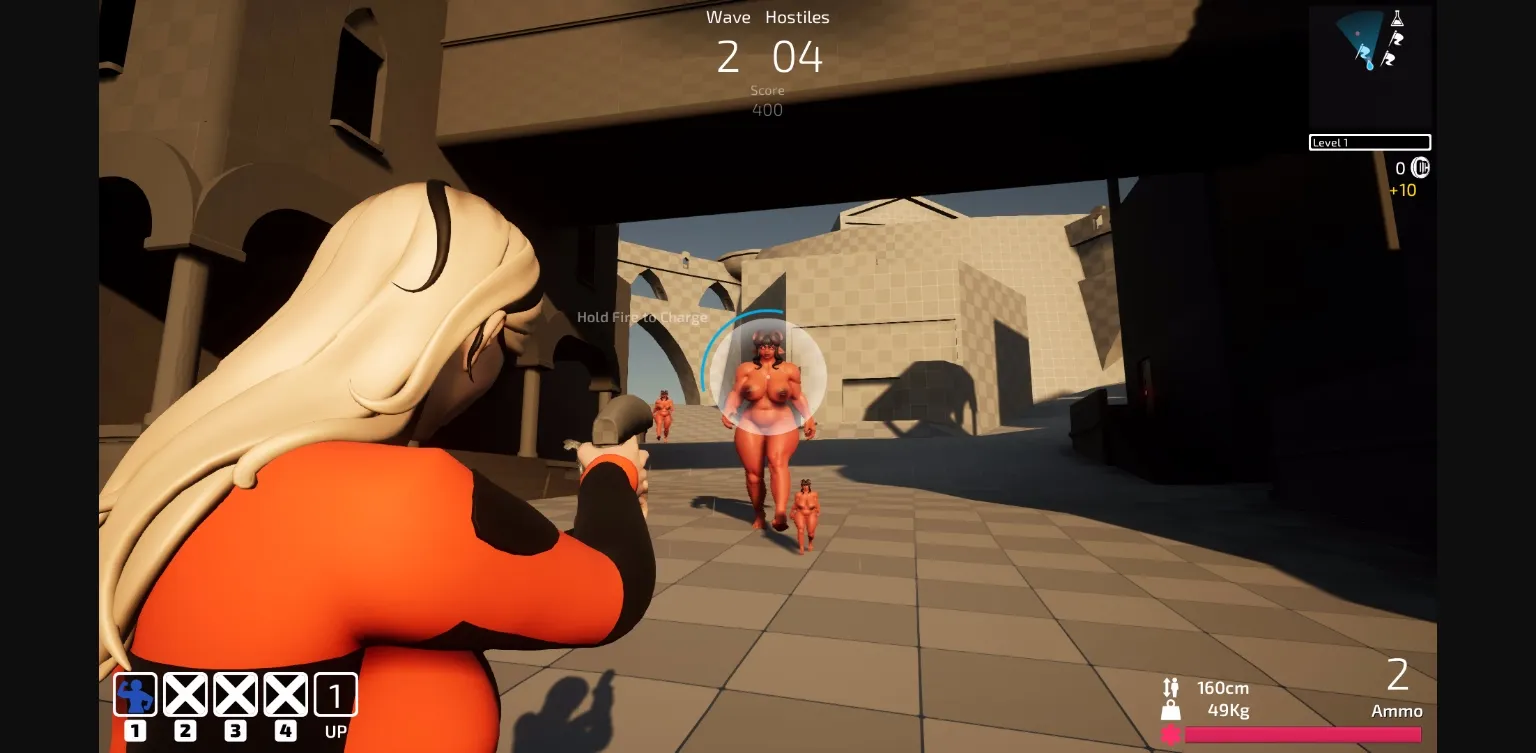Toggle the UP slot labeled 1
The image size is (1536, 753).
[335, 693]
